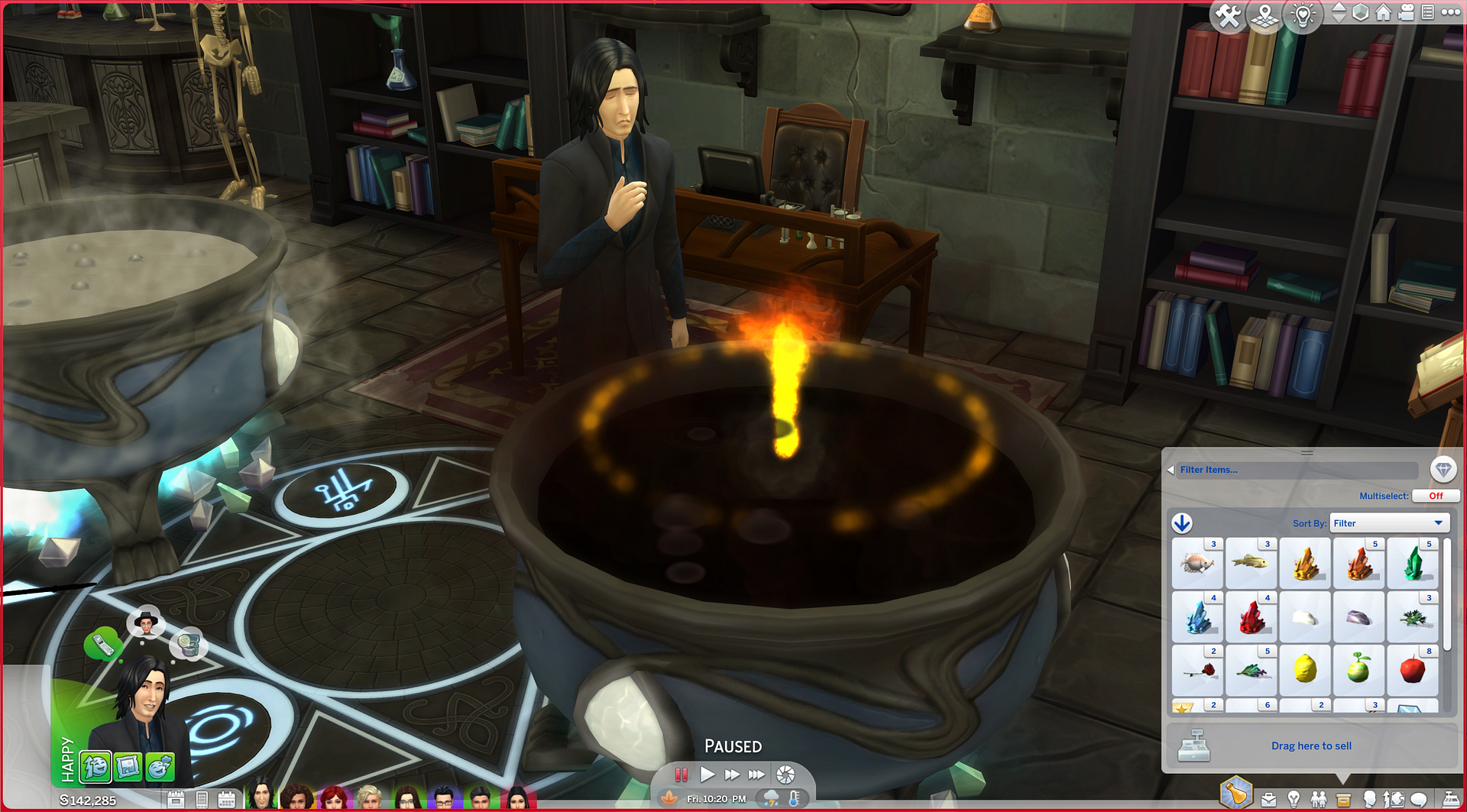
Task: Click the red pause button
Action: click(x=682, y=775)
